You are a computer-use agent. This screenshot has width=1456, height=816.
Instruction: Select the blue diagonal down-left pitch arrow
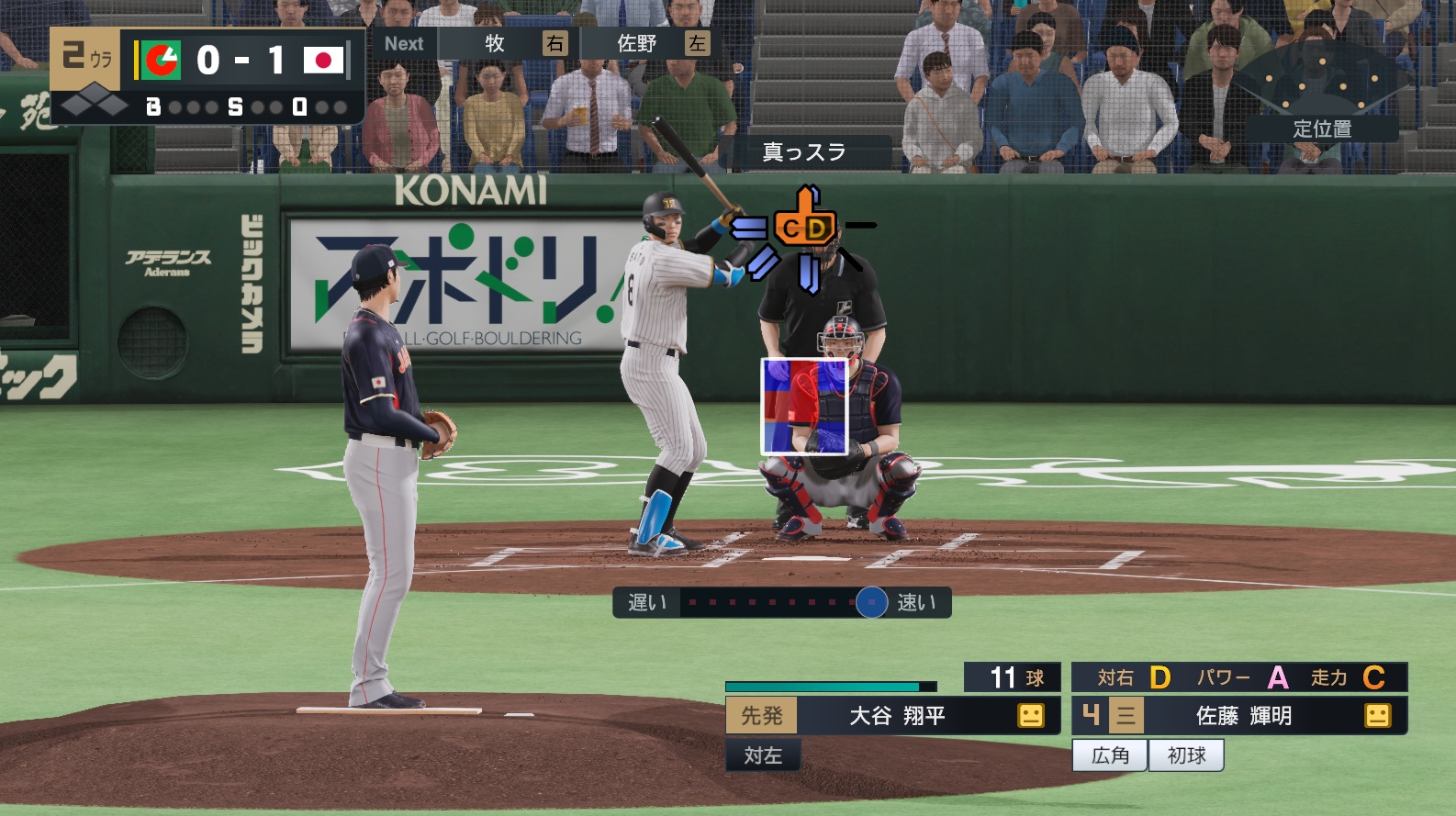tap(762, 263)
